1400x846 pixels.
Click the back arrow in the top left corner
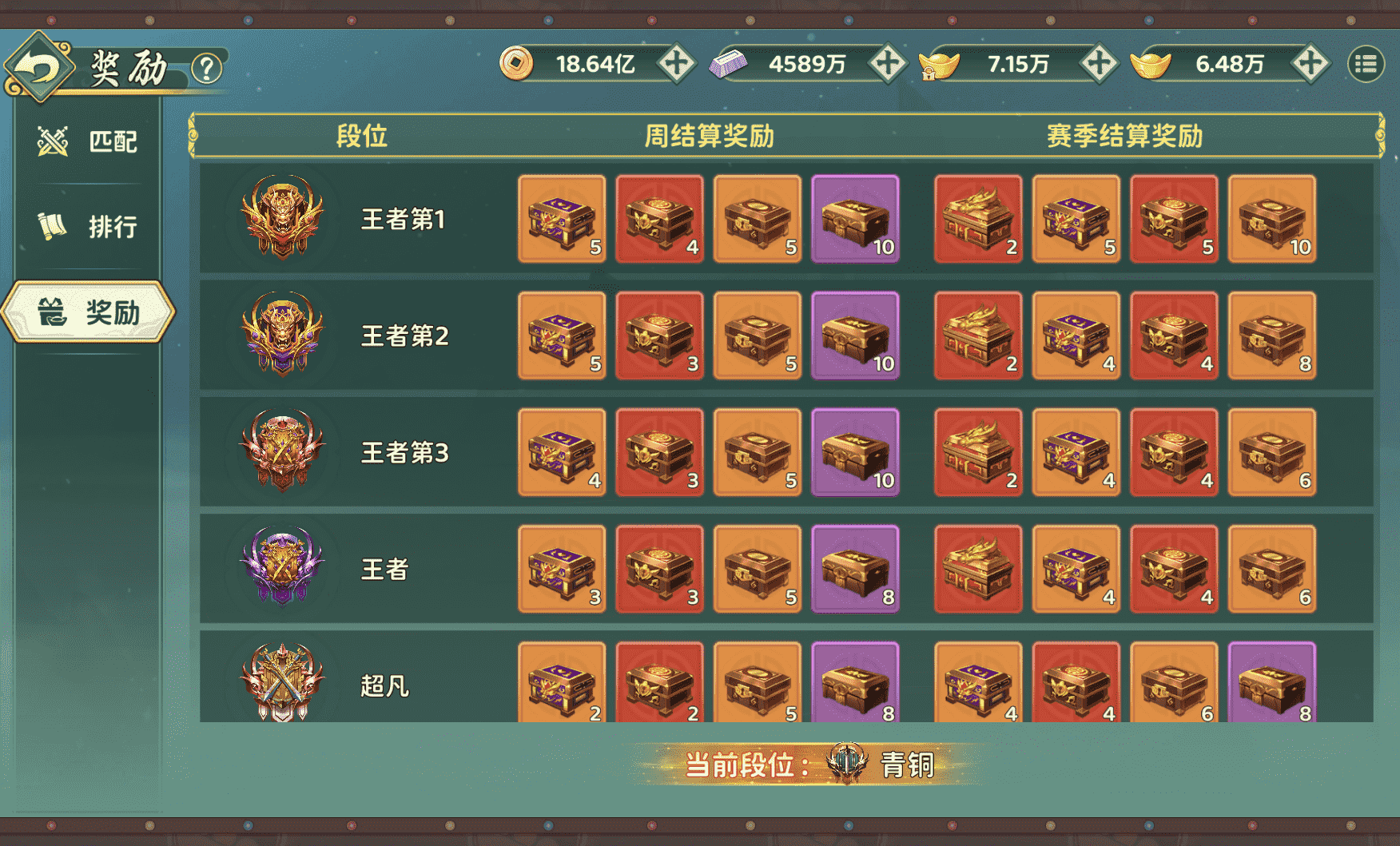(x=38, y=66)
